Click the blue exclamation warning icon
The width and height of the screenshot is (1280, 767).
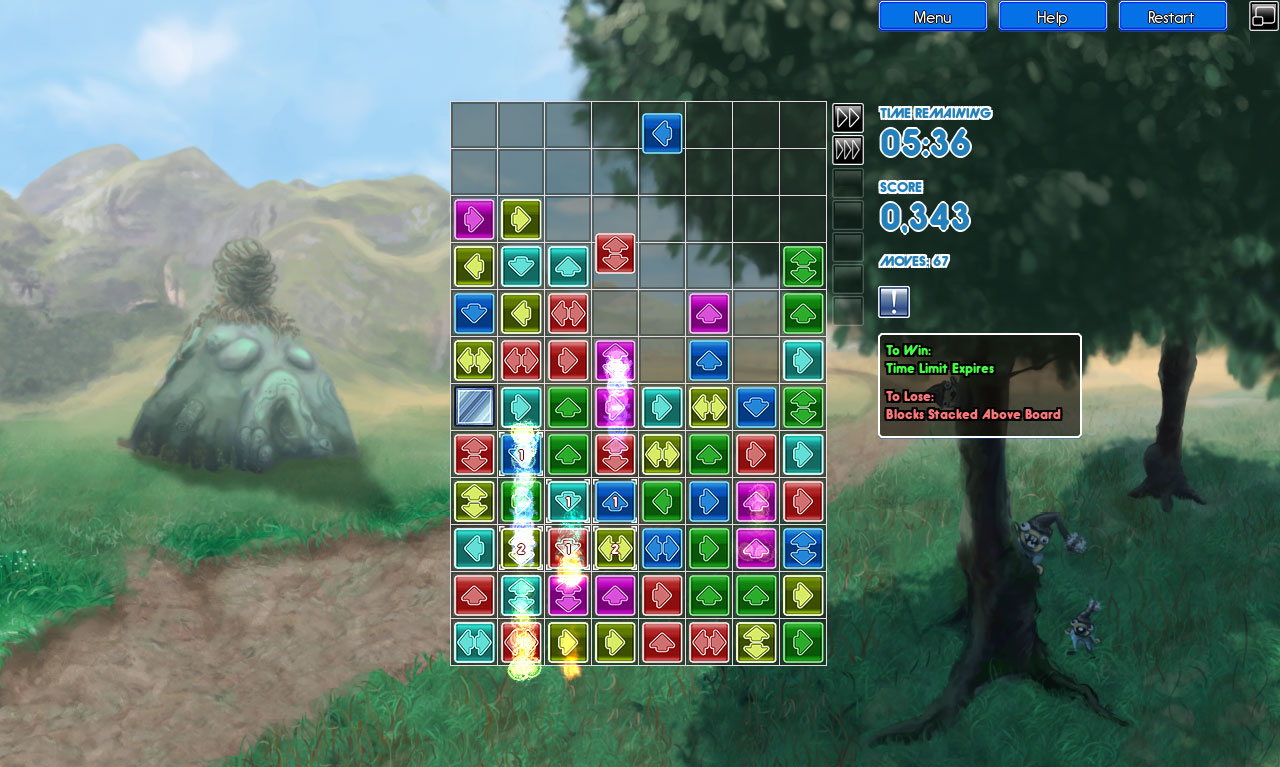pos(893,301)
